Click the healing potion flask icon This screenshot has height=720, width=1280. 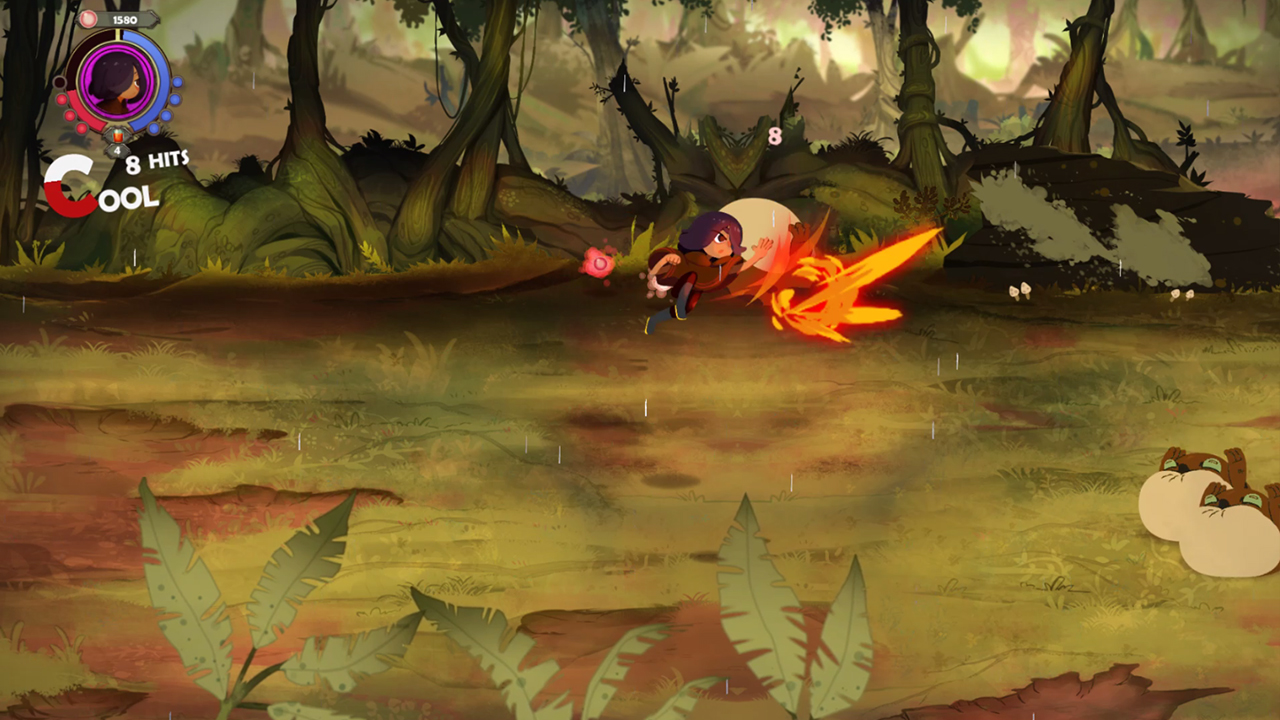pyautogui.click(x=117, y=136)
